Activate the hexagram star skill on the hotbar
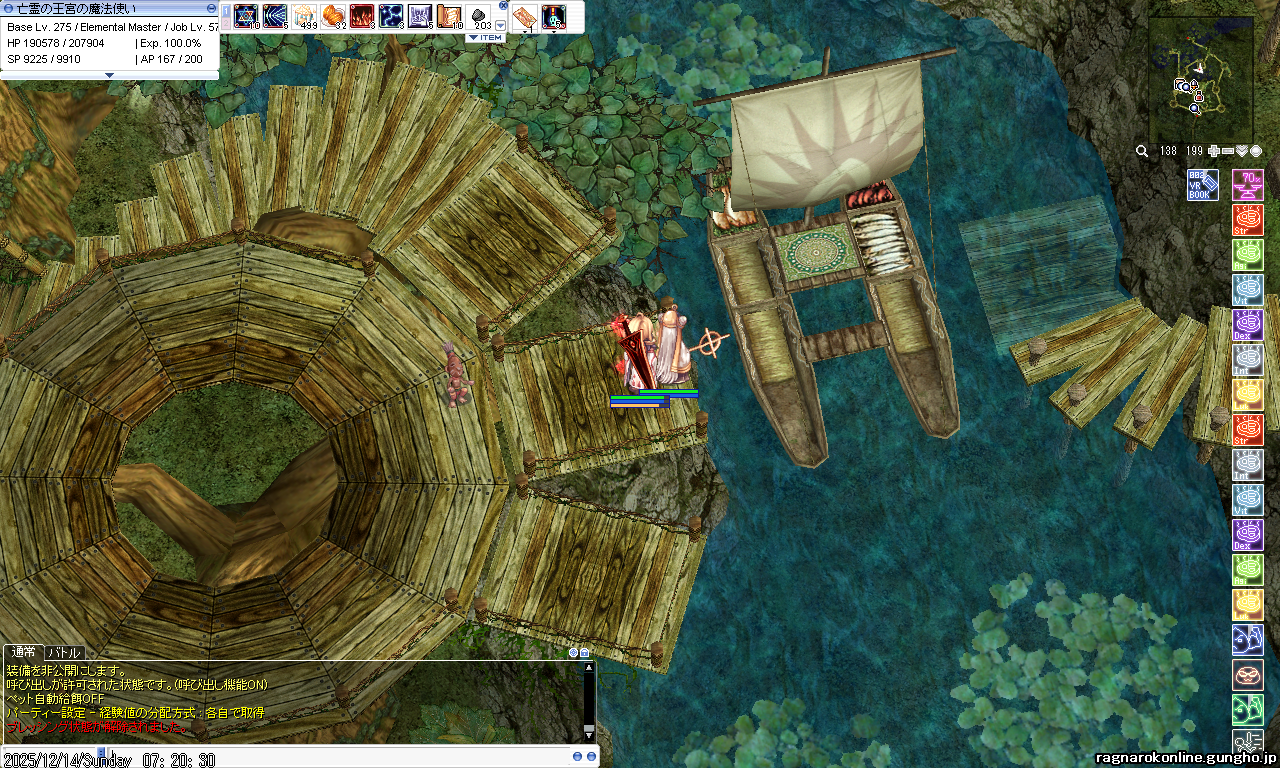Screen dimensions: 1280x768 click(246, 16)
